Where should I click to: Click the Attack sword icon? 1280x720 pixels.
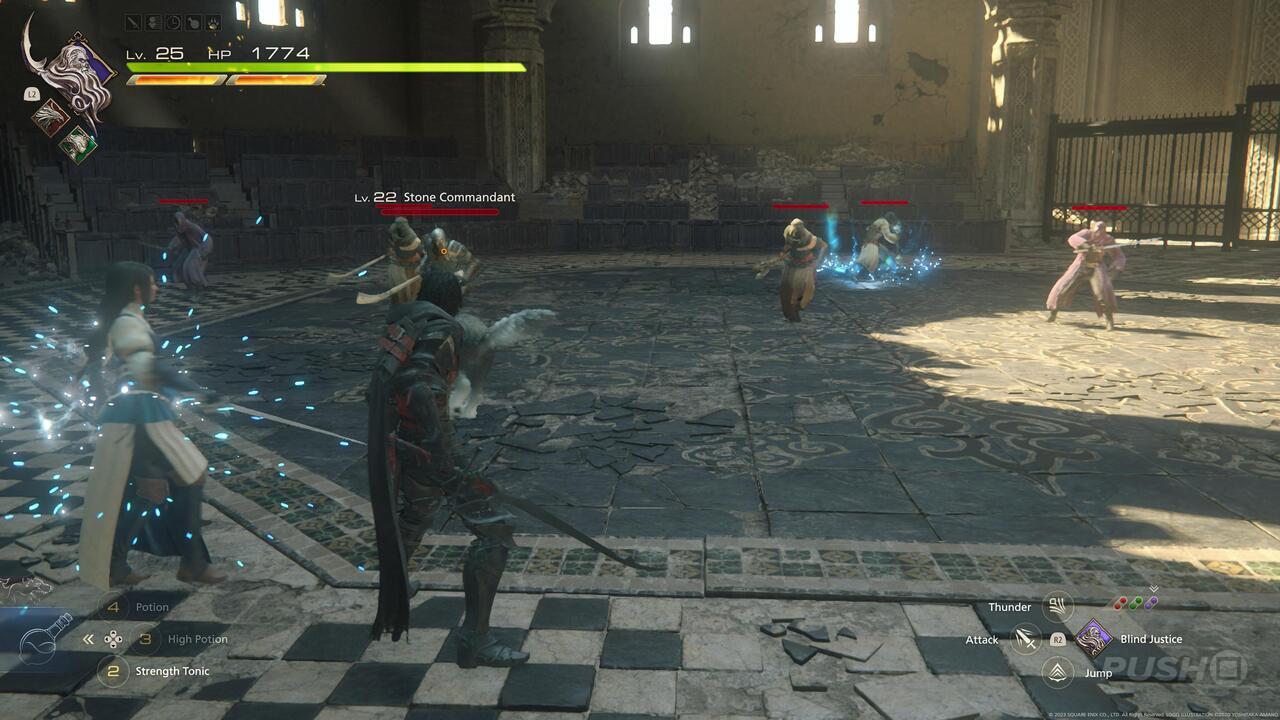[x=1025, y=639]
